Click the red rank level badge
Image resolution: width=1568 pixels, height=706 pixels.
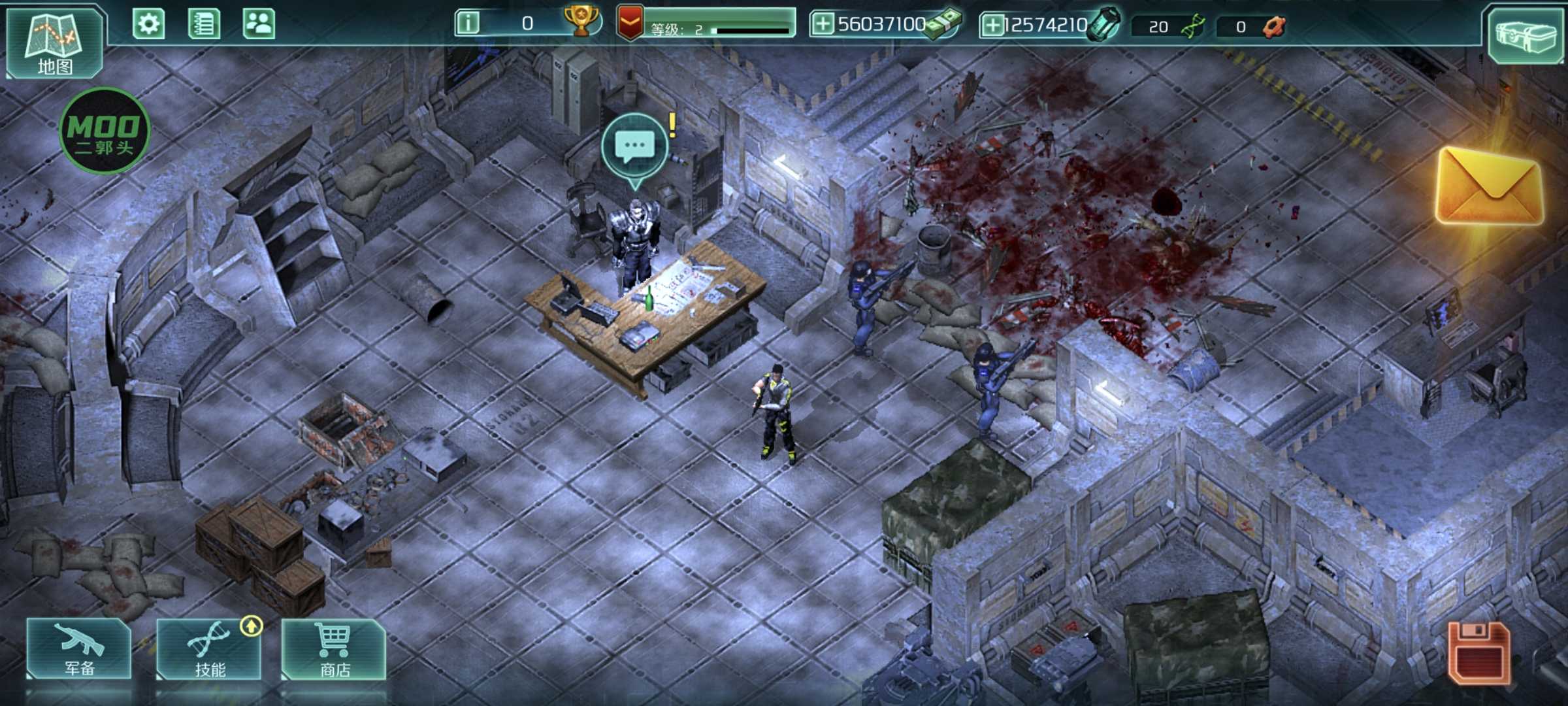[x=630, y=23]
